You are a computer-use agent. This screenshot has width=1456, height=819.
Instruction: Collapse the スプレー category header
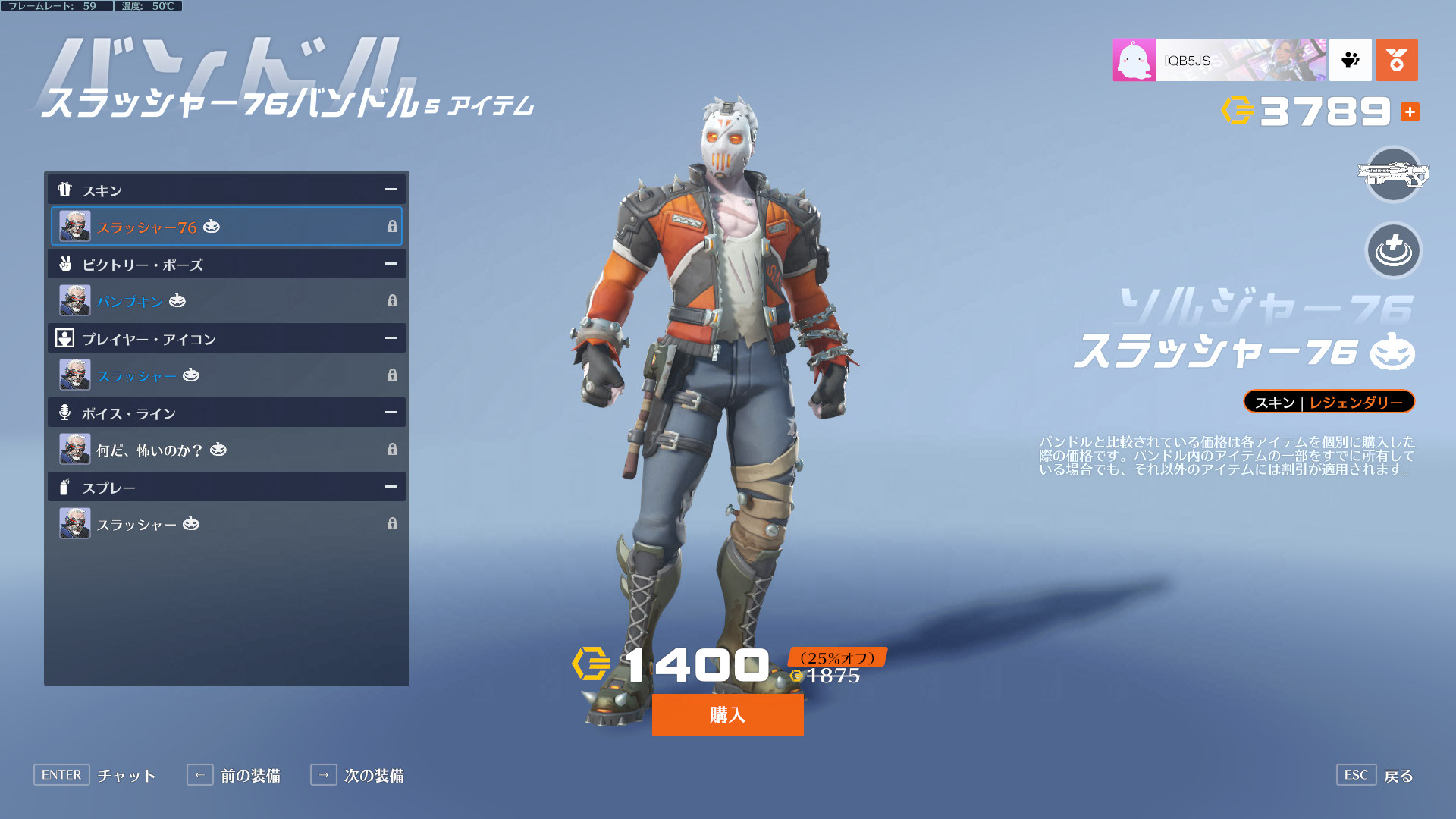point(391,487)
